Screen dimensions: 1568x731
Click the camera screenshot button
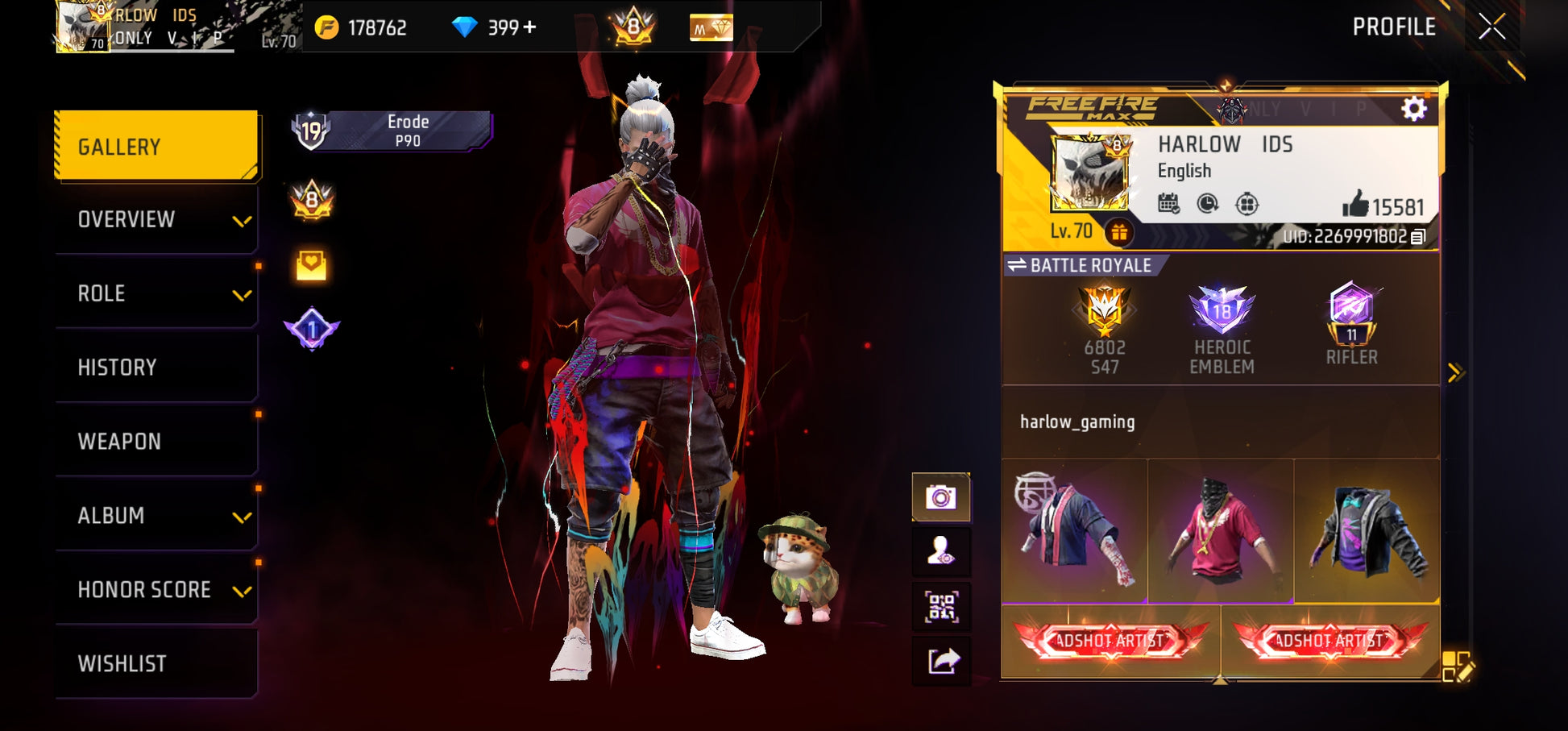(x=940, y=497)
